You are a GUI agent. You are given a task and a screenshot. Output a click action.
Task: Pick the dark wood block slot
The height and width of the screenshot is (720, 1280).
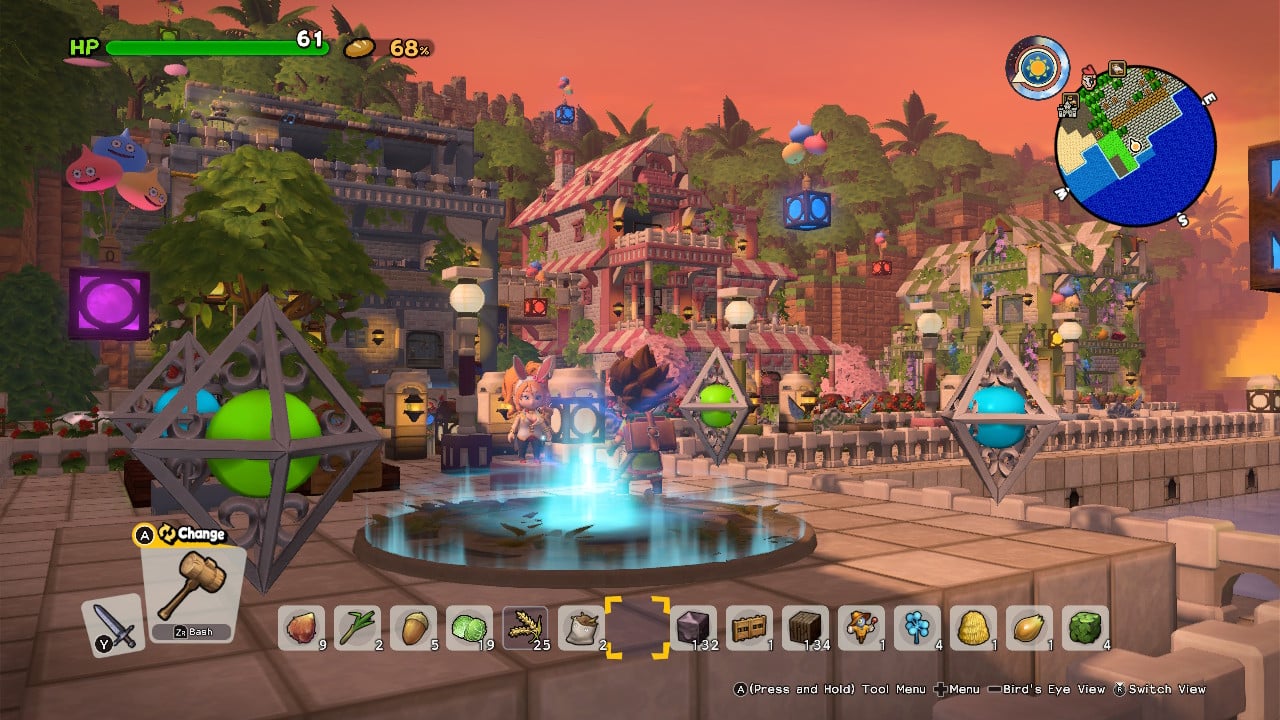point(805,628)
